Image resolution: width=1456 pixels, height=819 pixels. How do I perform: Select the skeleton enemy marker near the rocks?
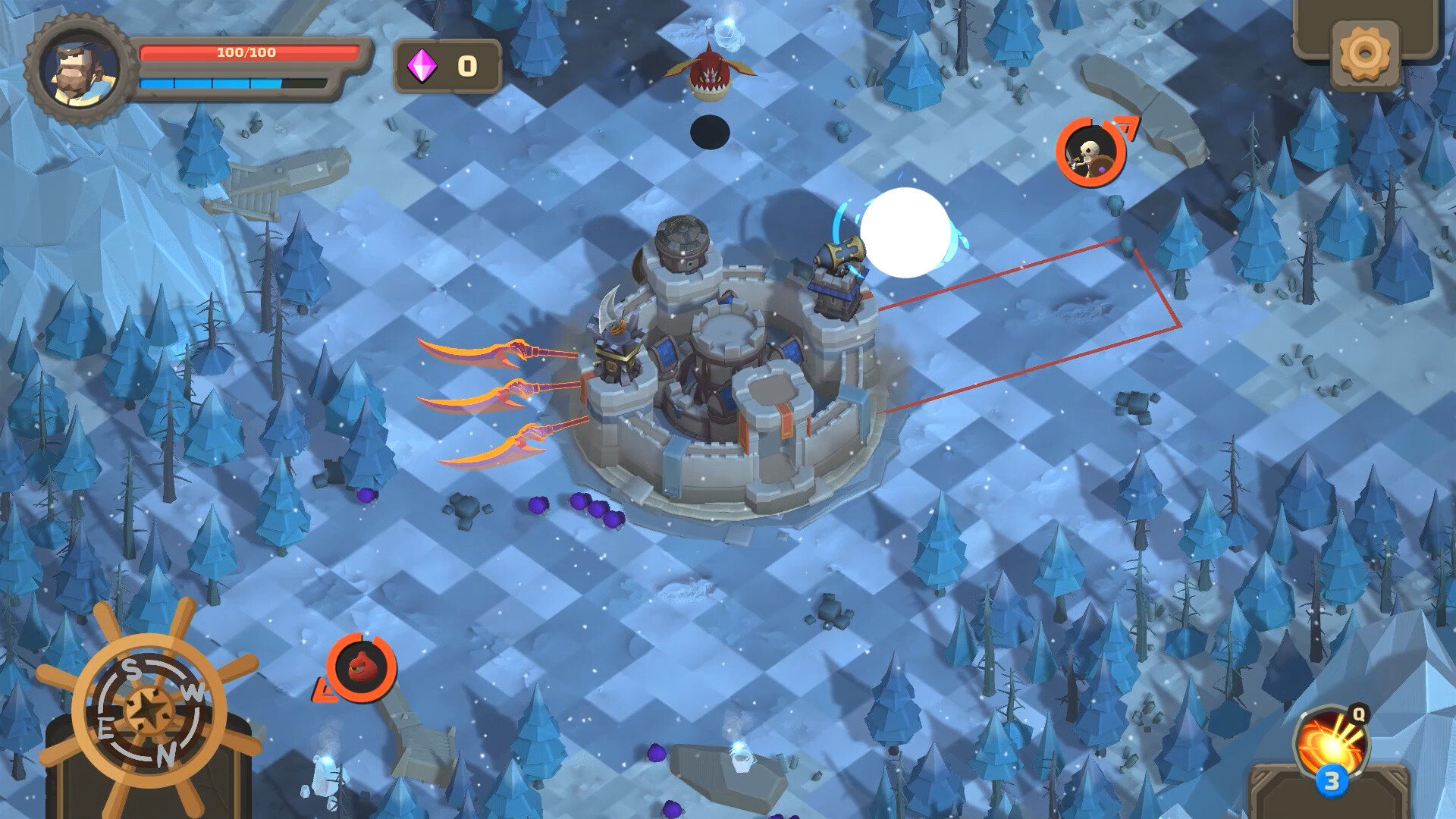1090,153
